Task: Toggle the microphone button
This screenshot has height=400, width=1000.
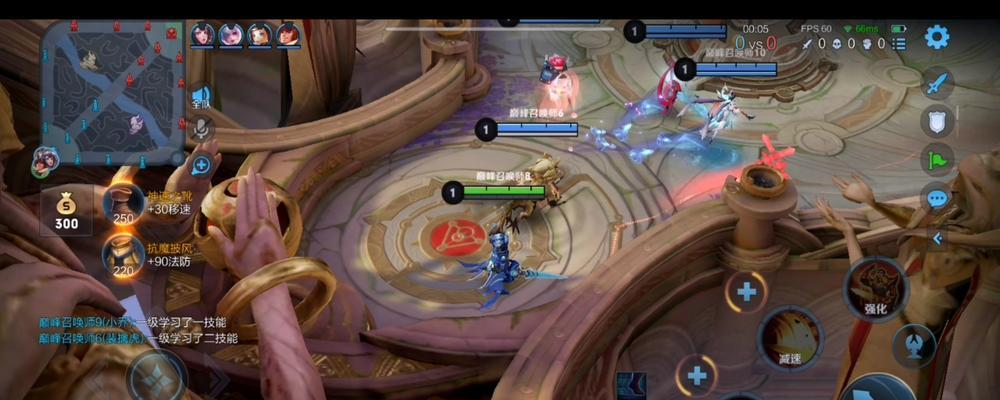Action: tap(201, 129)
